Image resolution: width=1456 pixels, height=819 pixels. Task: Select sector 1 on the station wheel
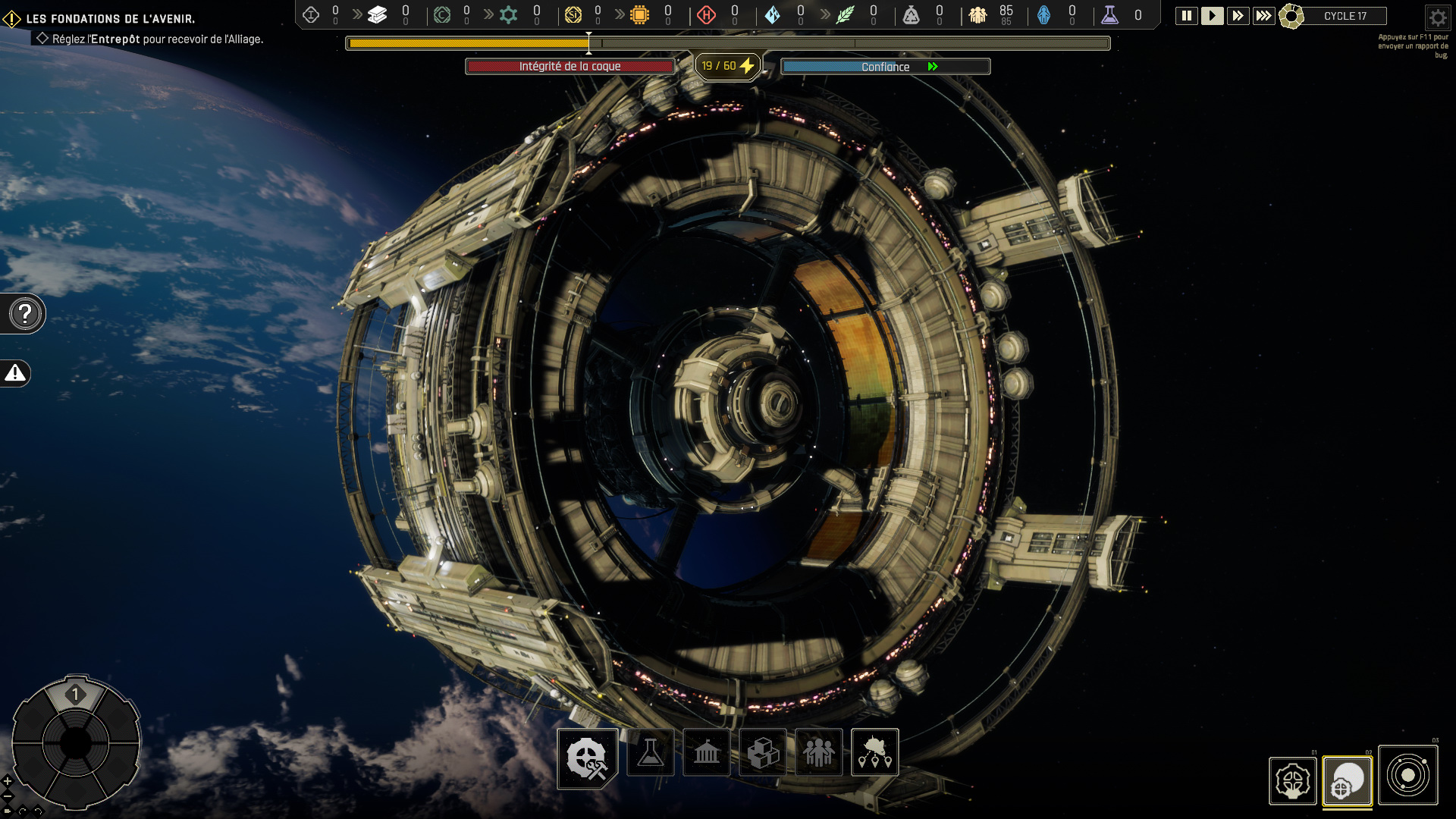(x=75, y=695)
